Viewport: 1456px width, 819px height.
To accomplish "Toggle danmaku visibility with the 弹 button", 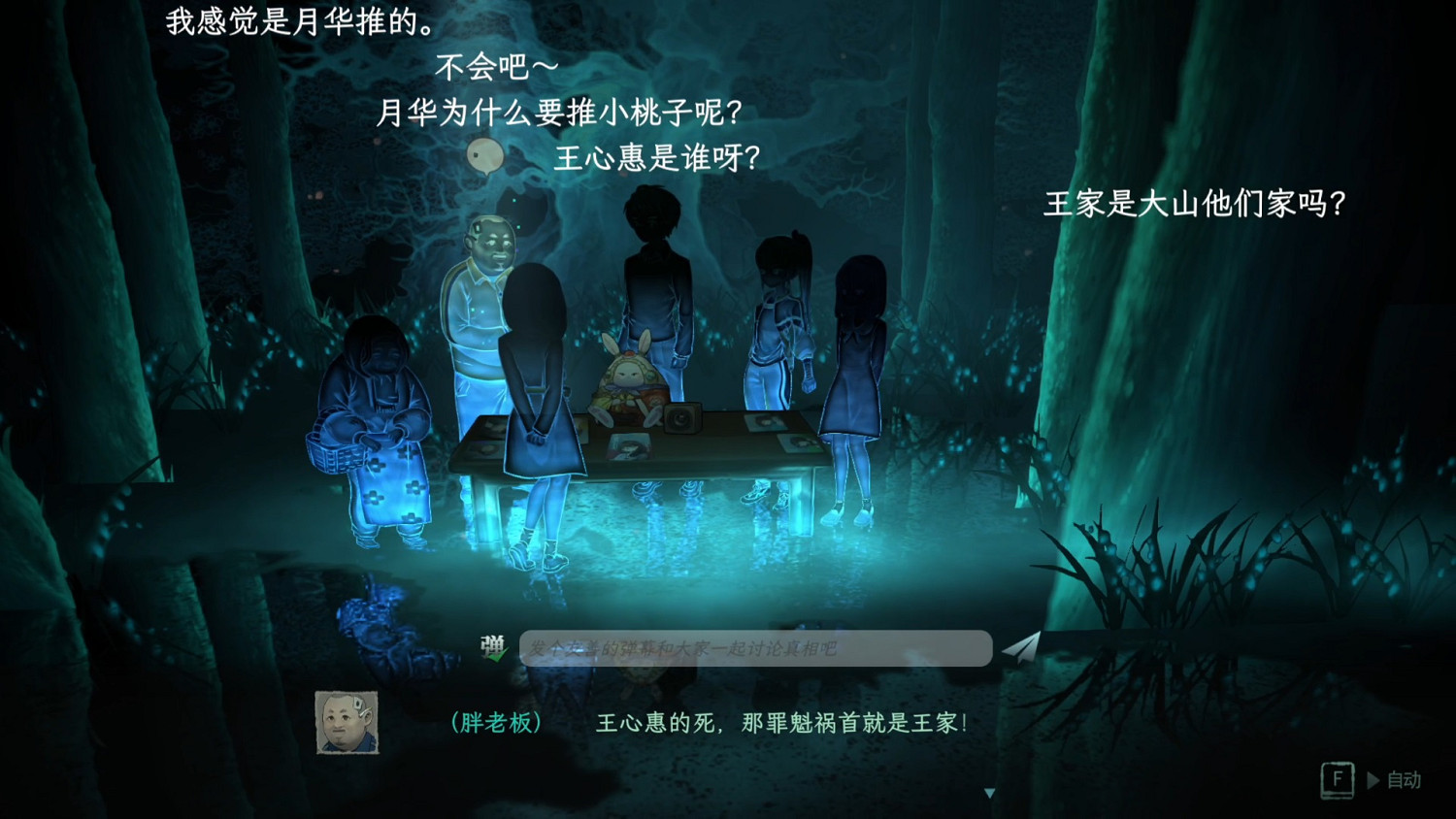I will click(x=493, y=642).
